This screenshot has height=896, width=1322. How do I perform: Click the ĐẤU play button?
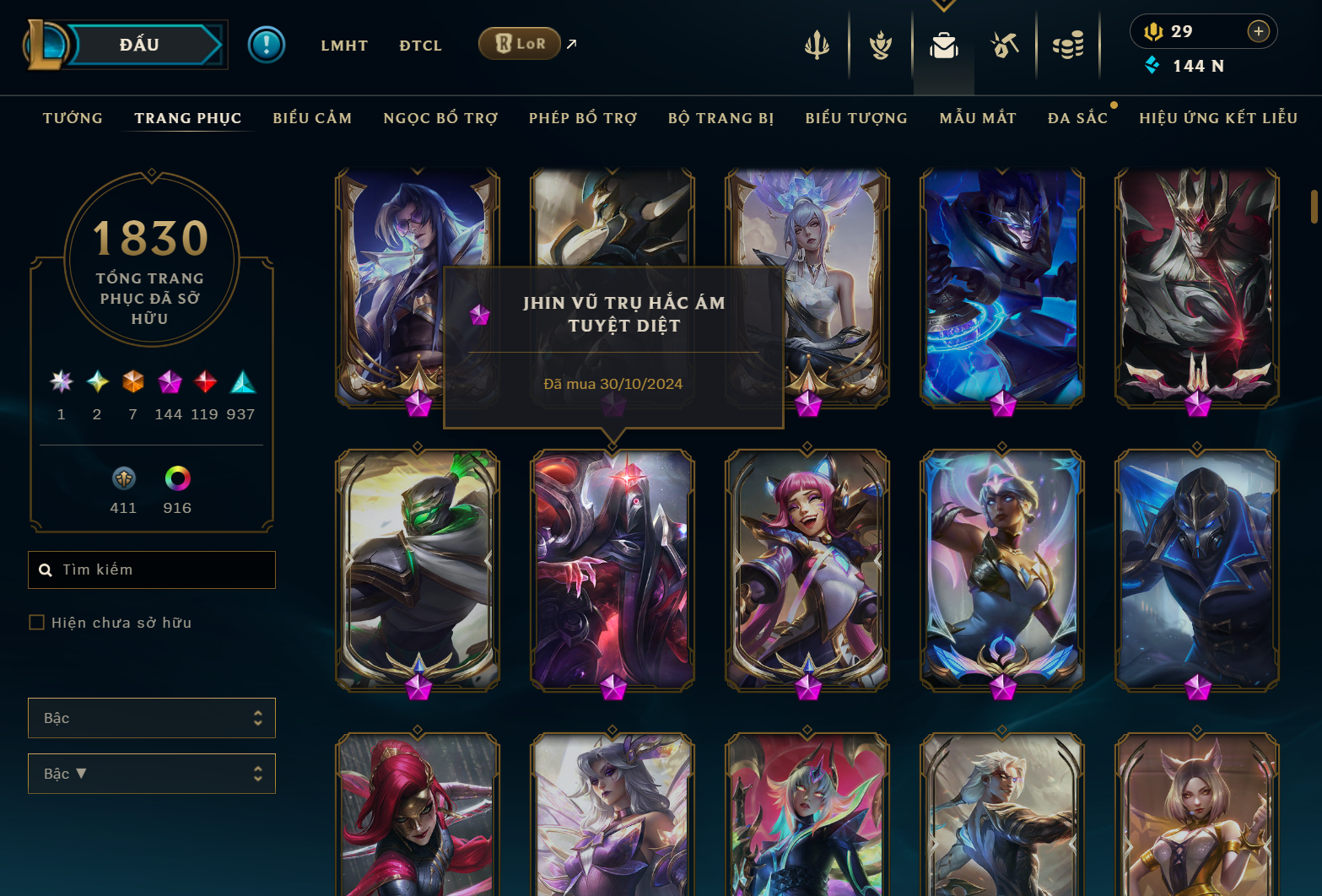[140, 44]
